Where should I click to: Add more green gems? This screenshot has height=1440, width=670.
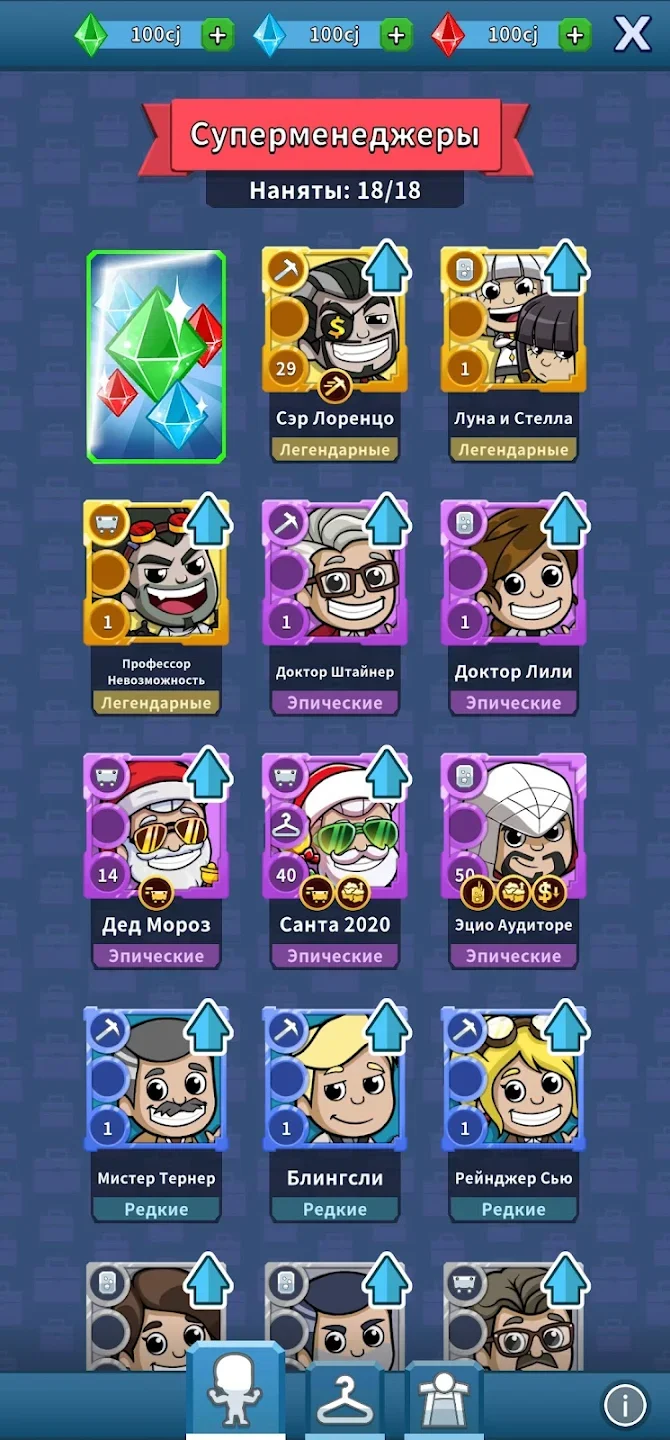pyautogui.click(x=217, y=36)
